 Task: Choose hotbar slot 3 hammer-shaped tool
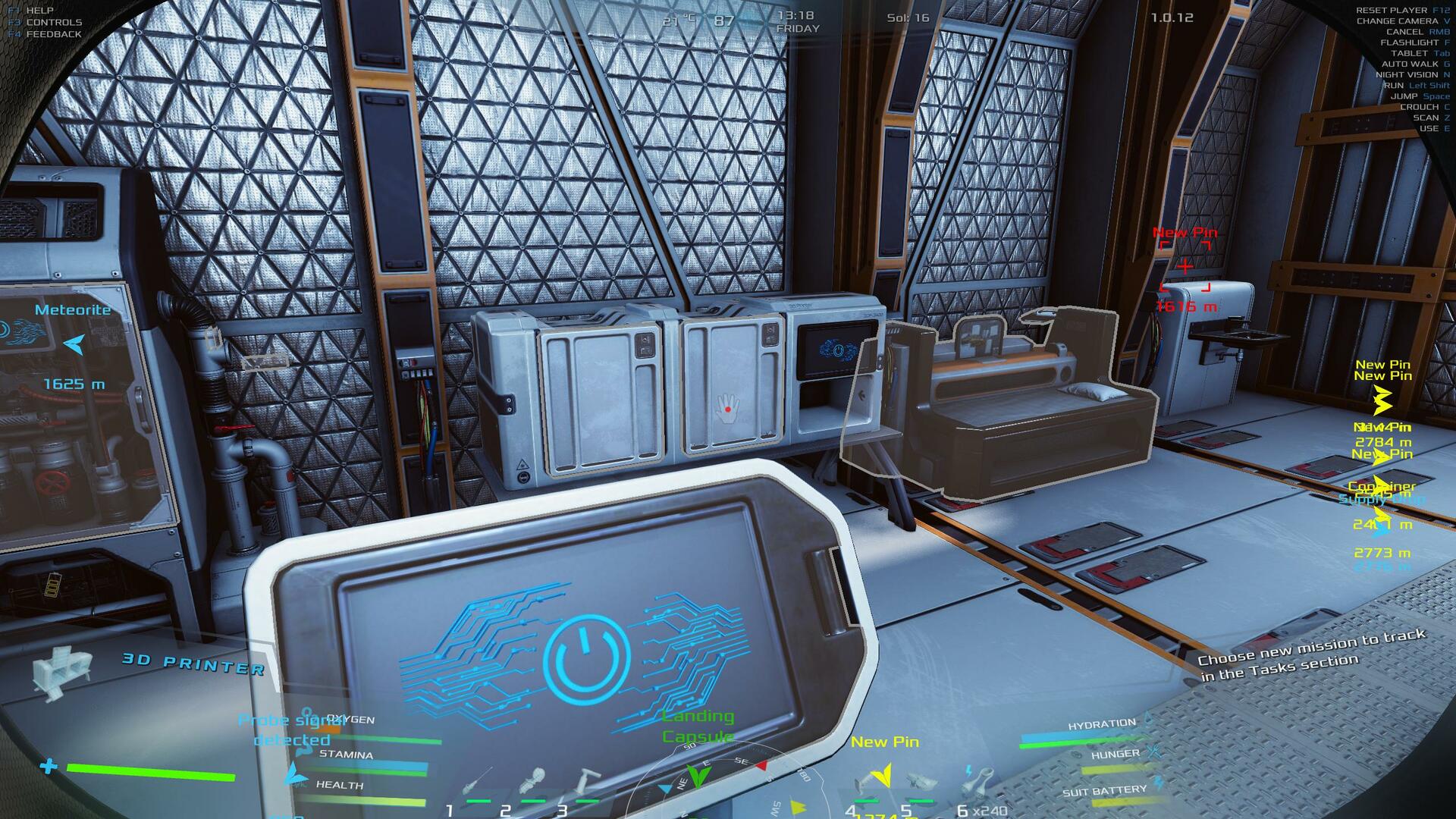(588, 781)
